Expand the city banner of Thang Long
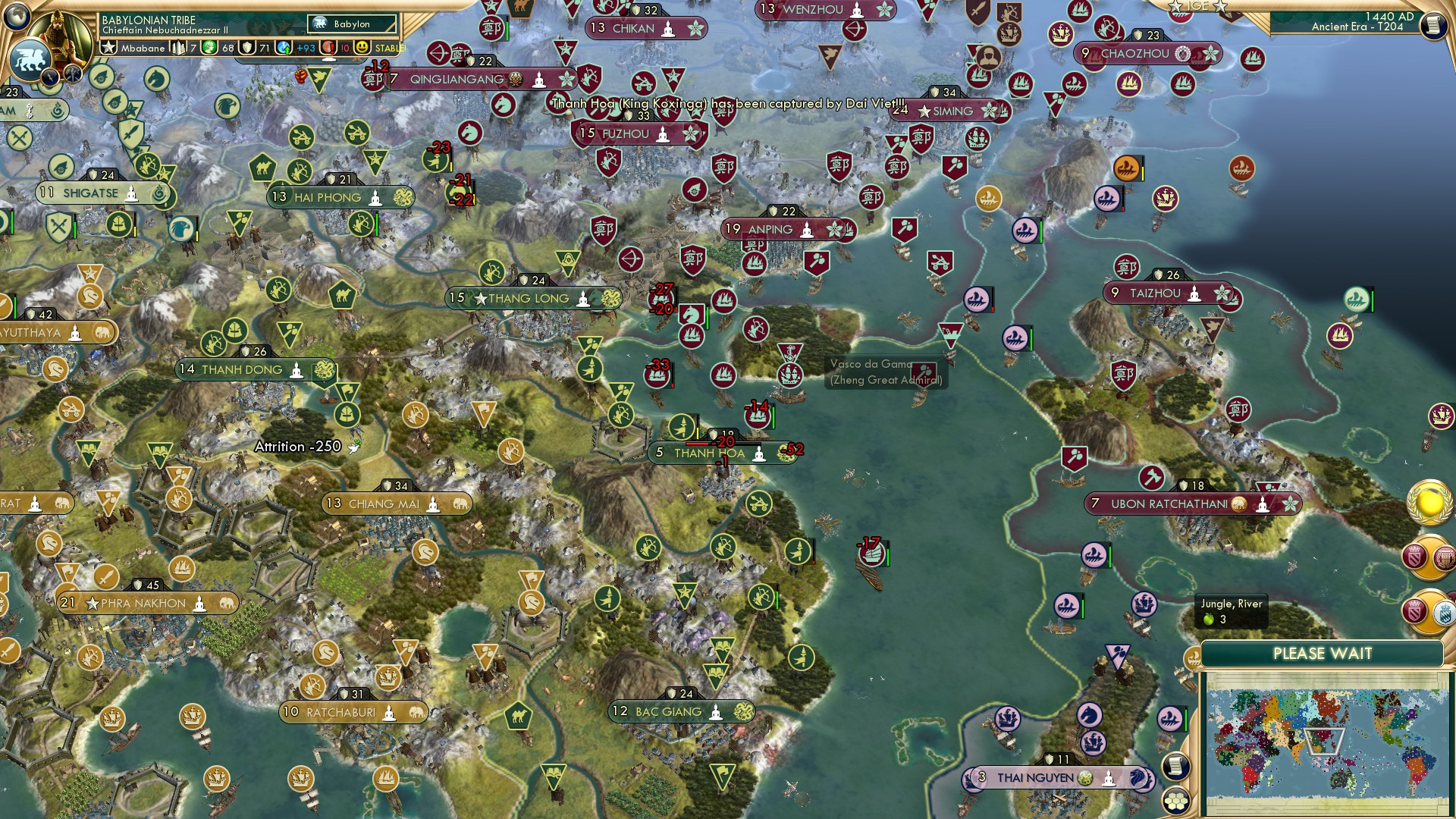1456x819 pixels. (x=528, y=298)
